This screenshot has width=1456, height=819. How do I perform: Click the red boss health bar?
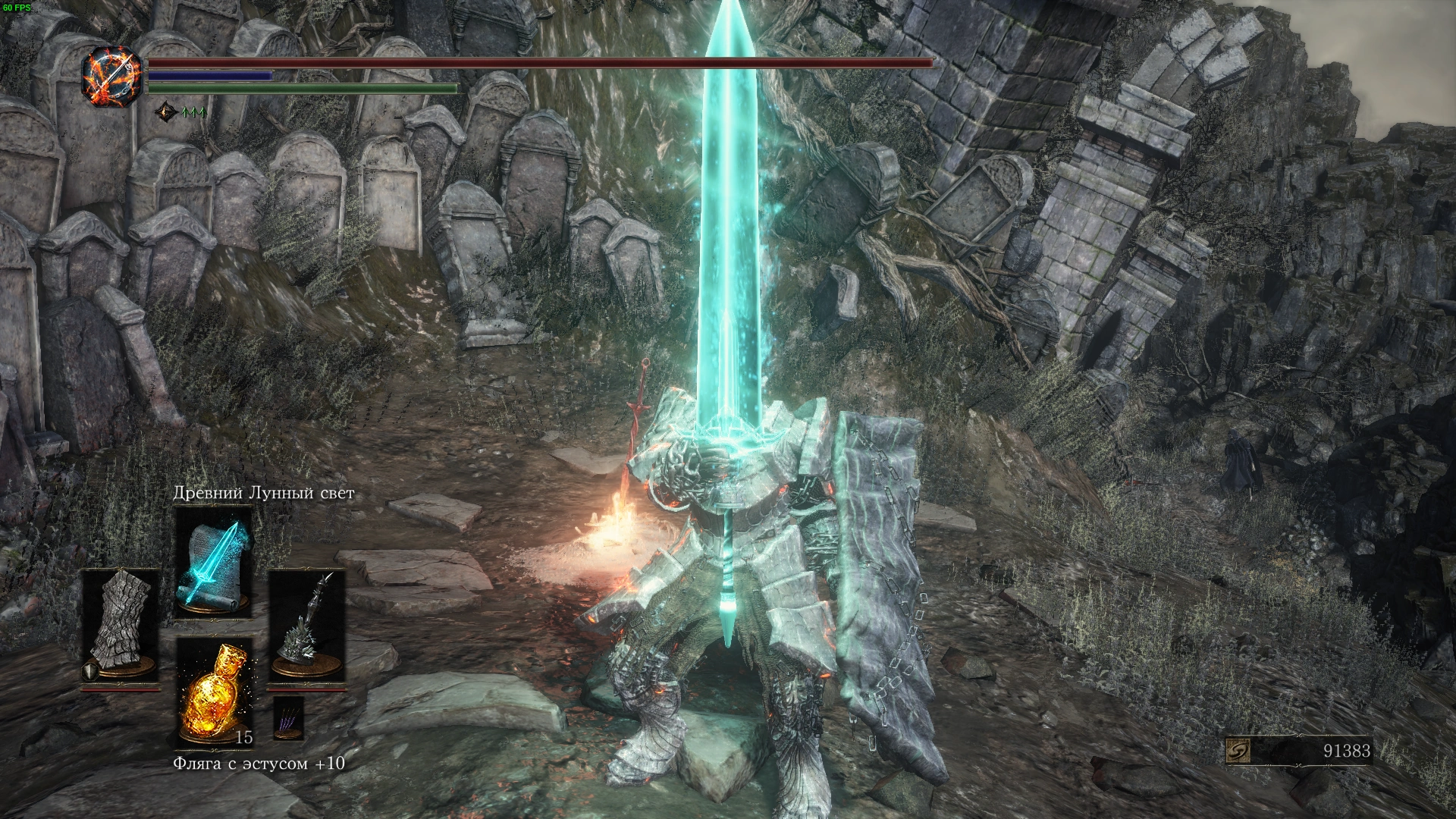pos(538,64)
